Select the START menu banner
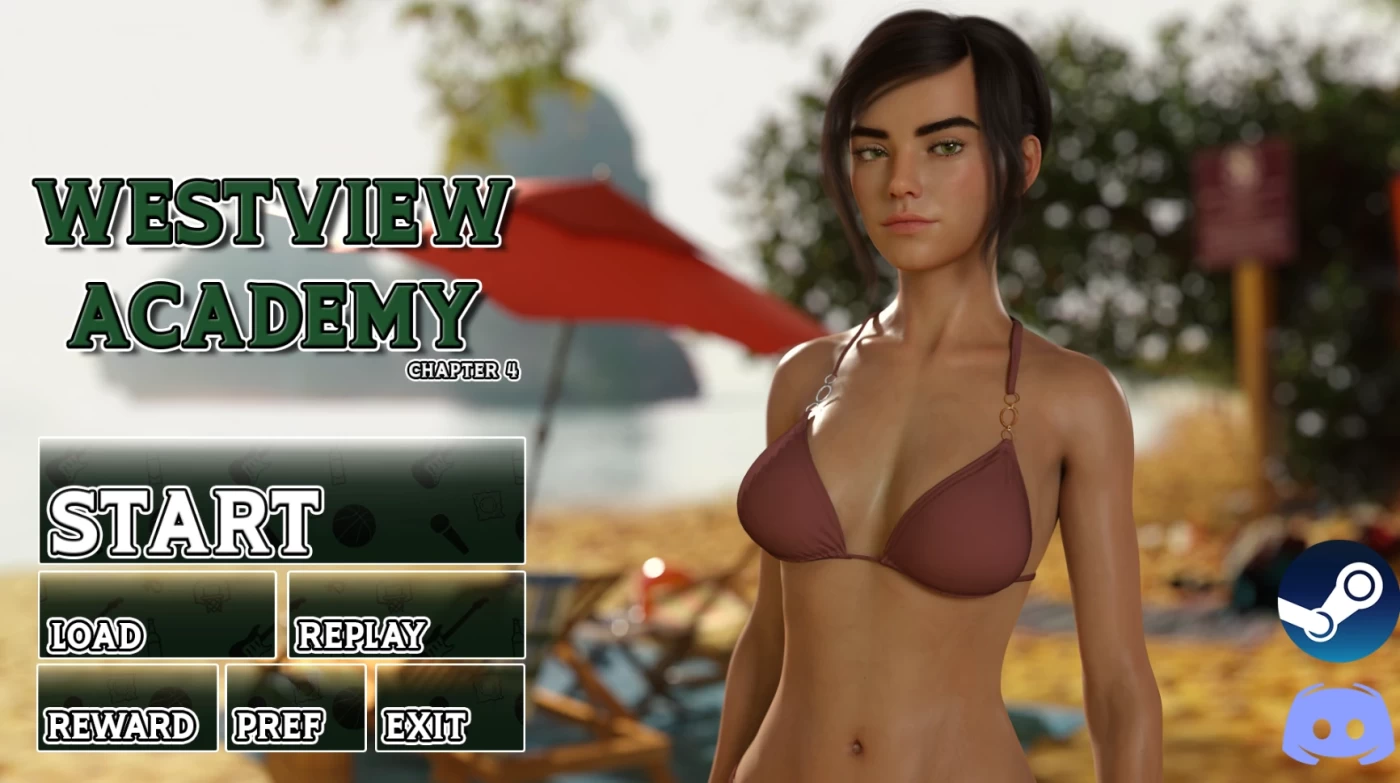Viewport: 1400px width, 783px height. coord(283,500)
